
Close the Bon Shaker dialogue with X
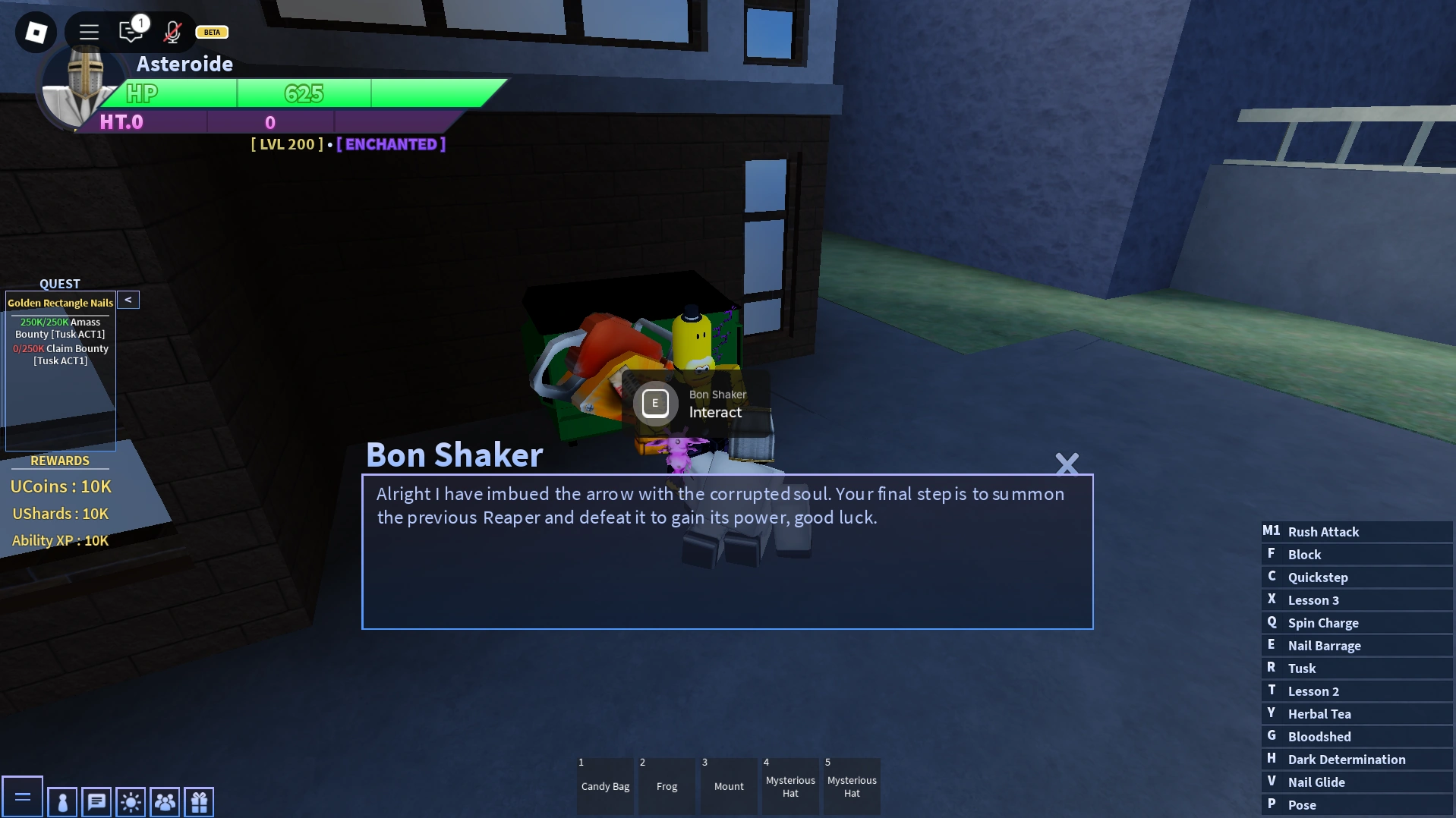tap(1067, 464)
